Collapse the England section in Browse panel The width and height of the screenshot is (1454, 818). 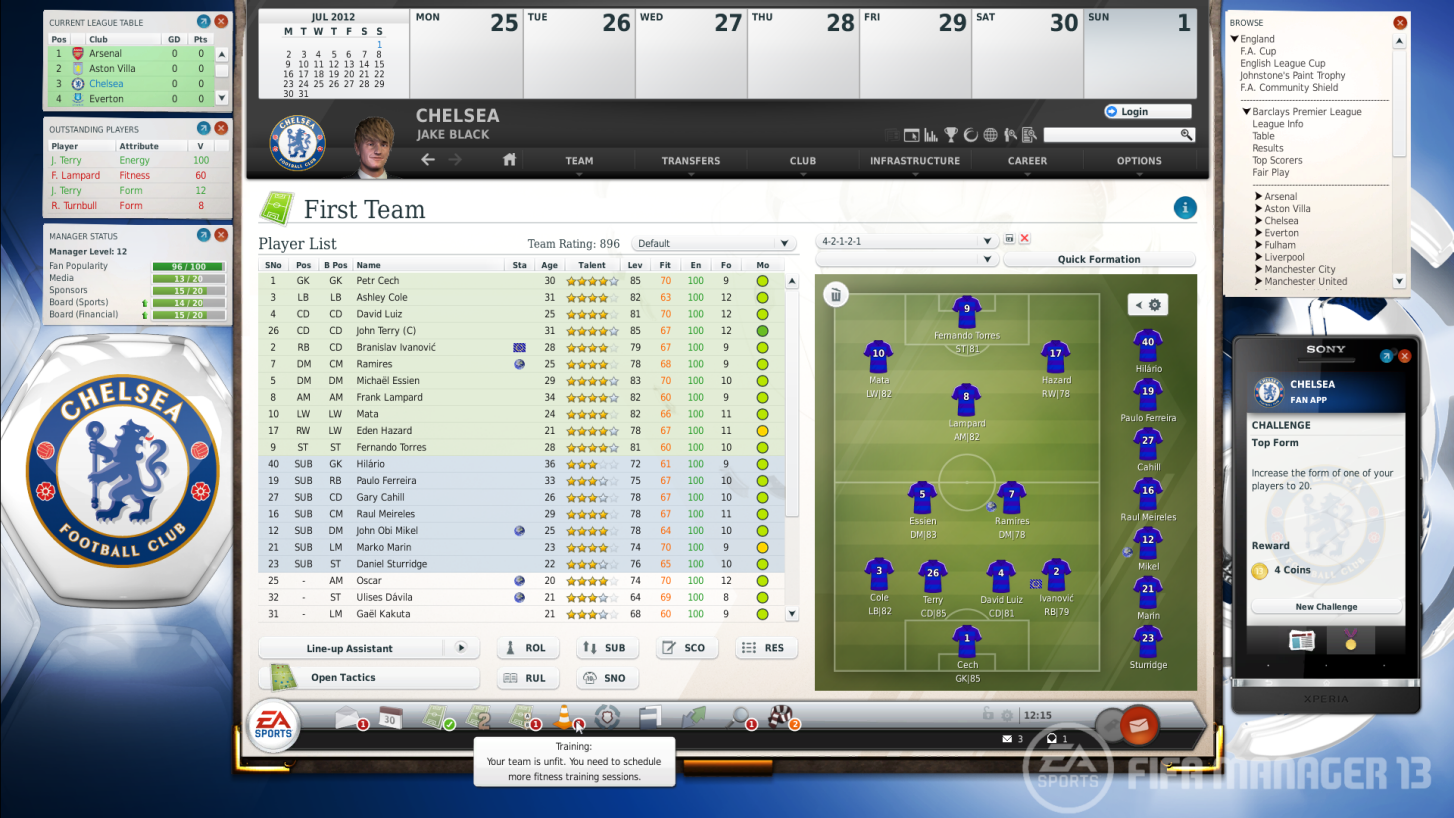[1237, 38]
